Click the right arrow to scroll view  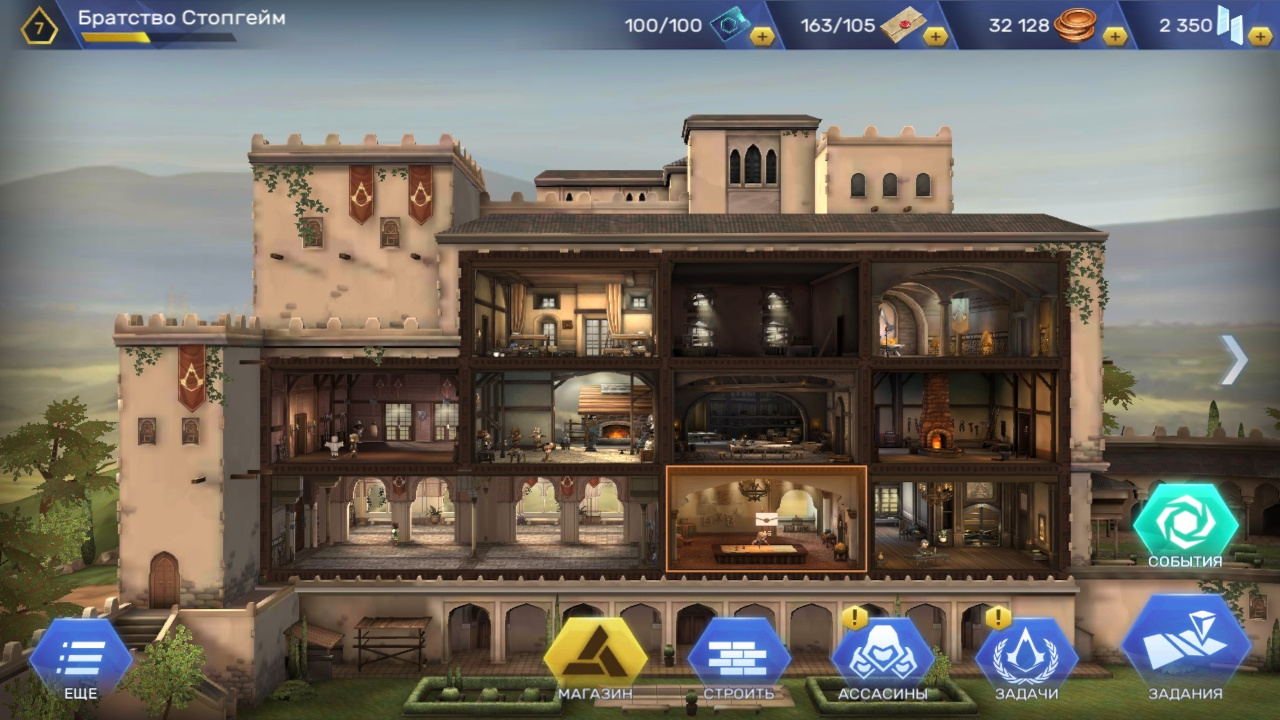point(1234,360)
